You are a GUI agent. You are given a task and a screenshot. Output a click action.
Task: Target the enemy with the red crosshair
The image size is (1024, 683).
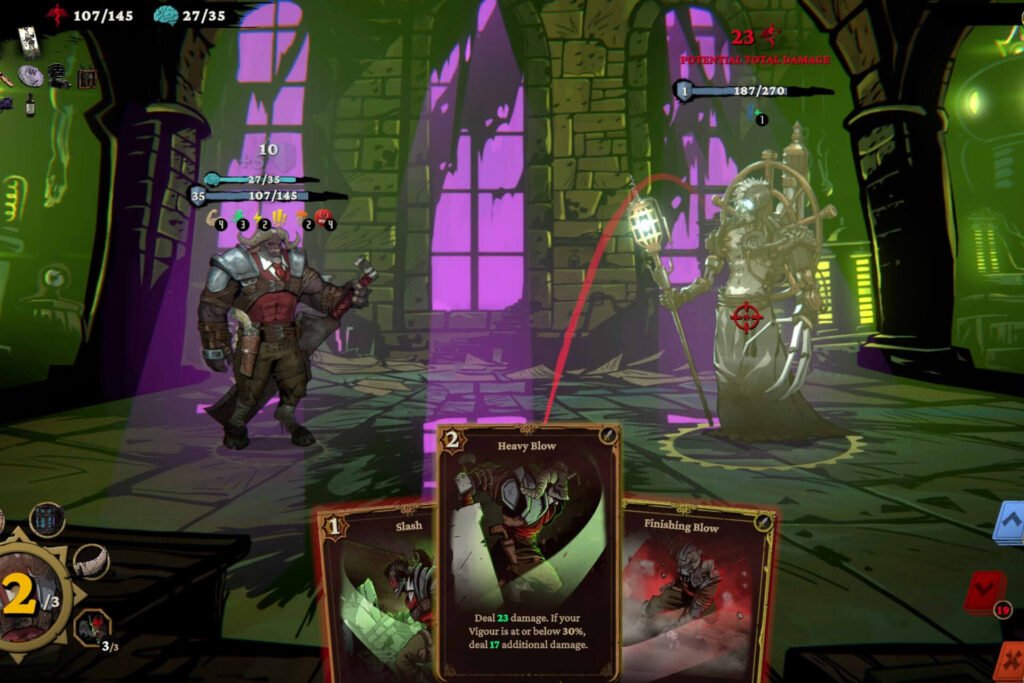746,318
